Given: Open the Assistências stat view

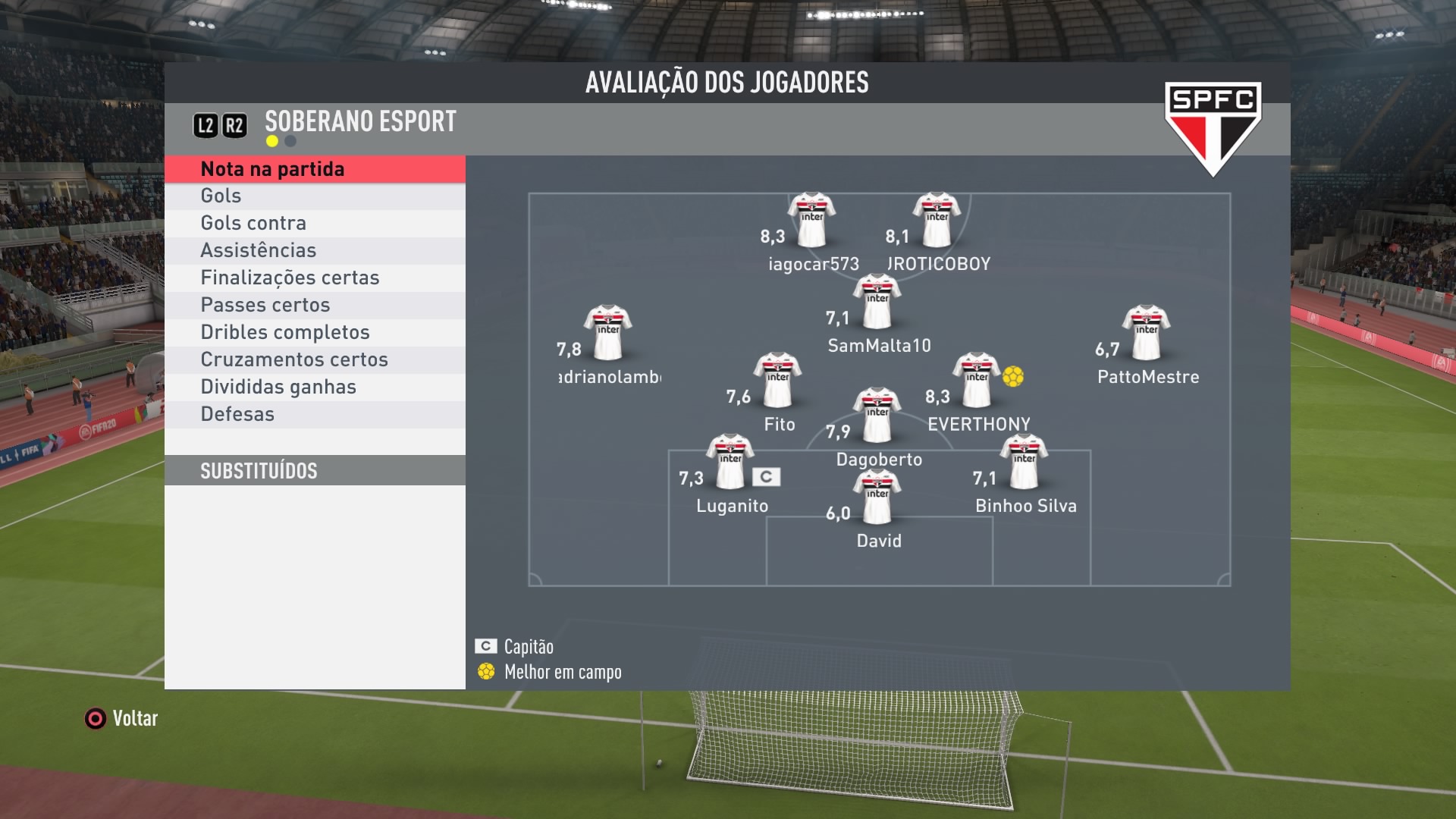Looking at the screenshot, I should (315, 251).
